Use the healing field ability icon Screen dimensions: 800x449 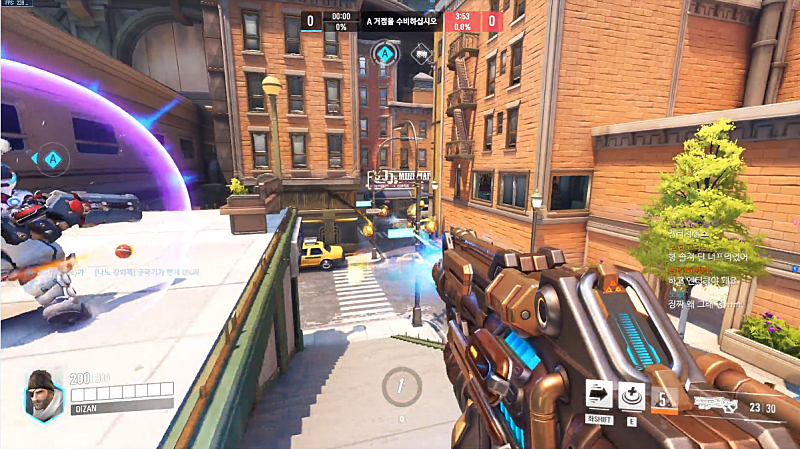click(x=631, y=394)
